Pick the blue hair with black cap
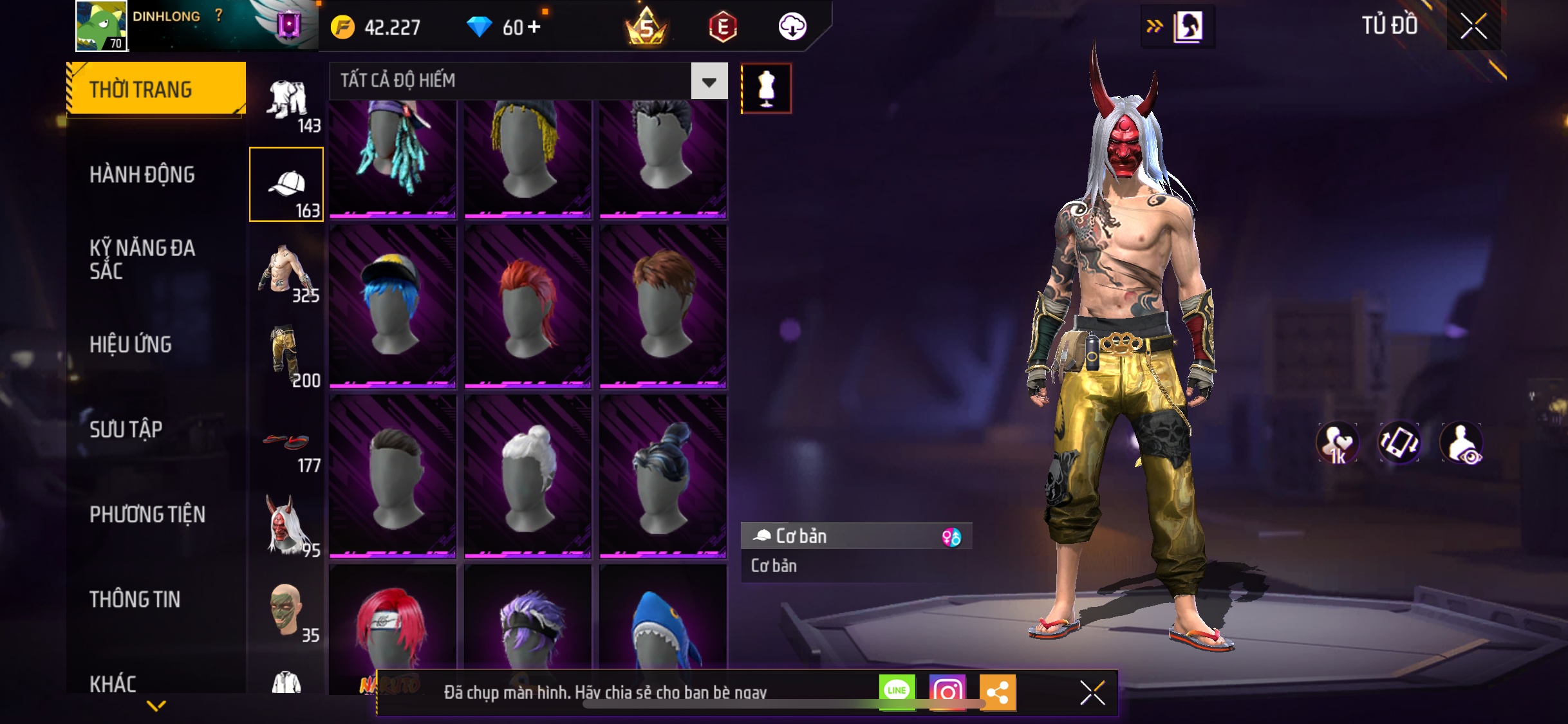 pyautogui.click(x=393, y=305)
